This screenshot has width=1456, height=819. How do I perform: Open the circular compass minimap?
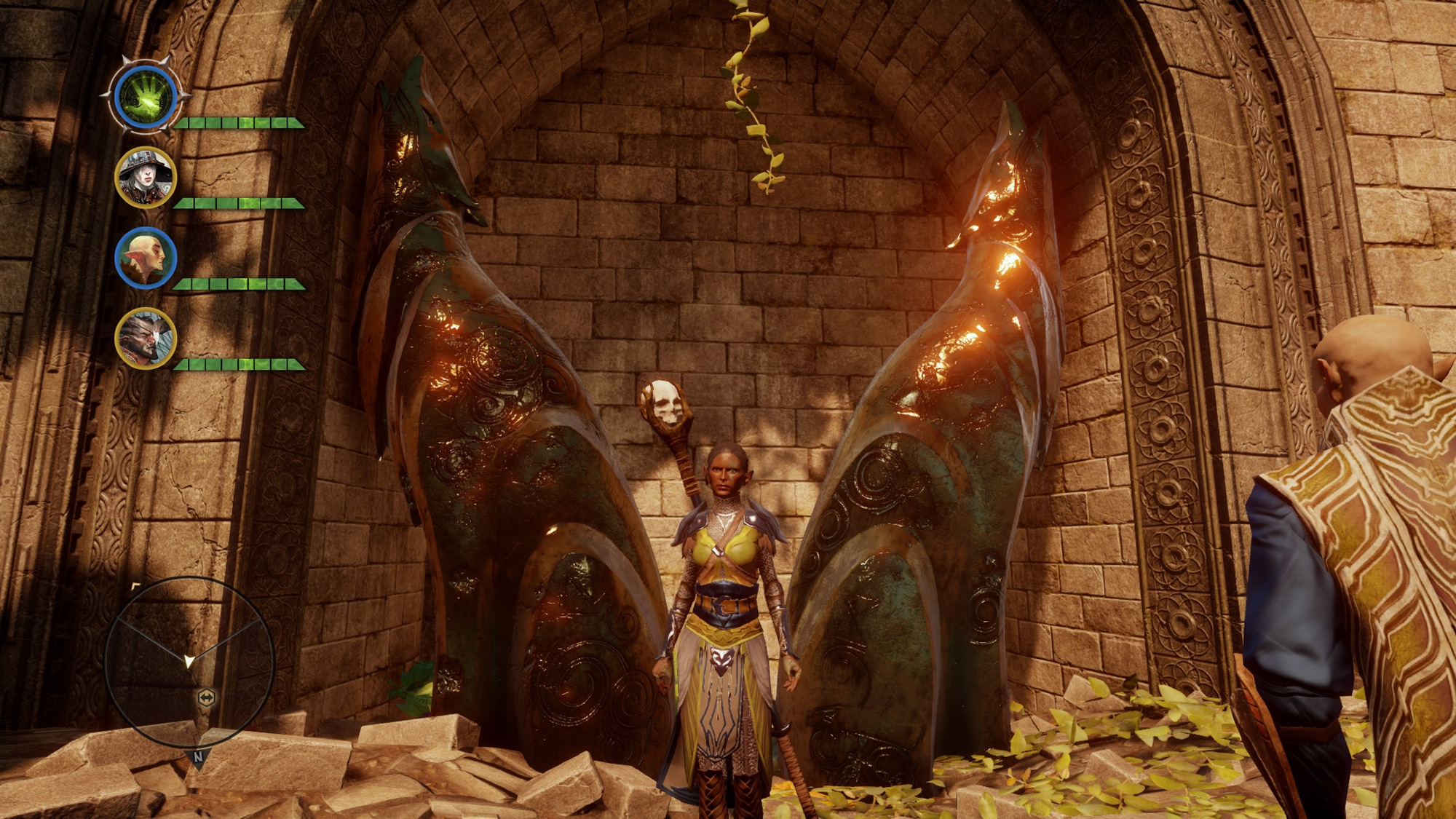(x=189, y=661)
